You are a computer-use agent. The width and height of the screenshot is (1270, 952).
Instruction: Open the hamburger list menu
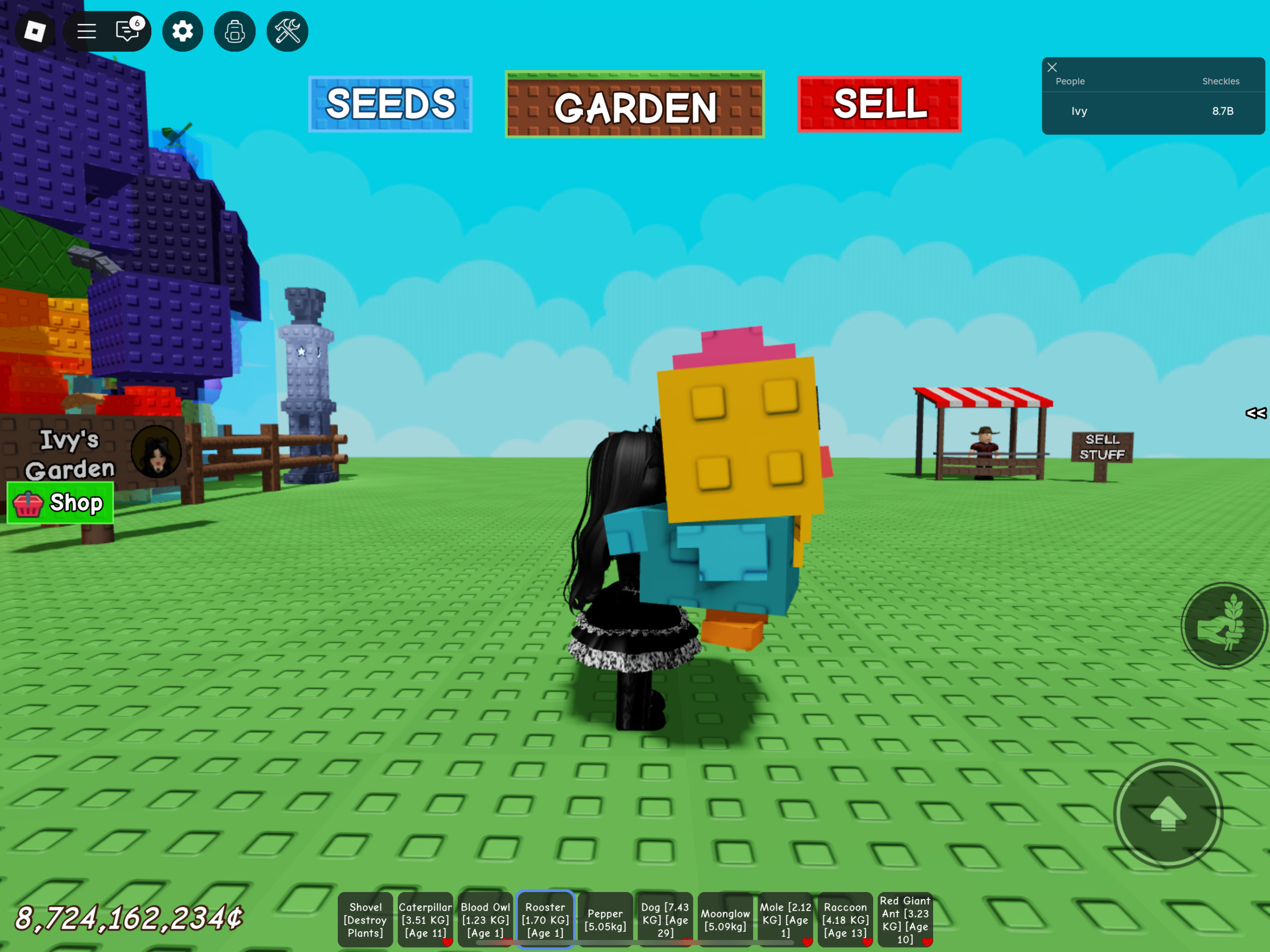pos(87,31)
